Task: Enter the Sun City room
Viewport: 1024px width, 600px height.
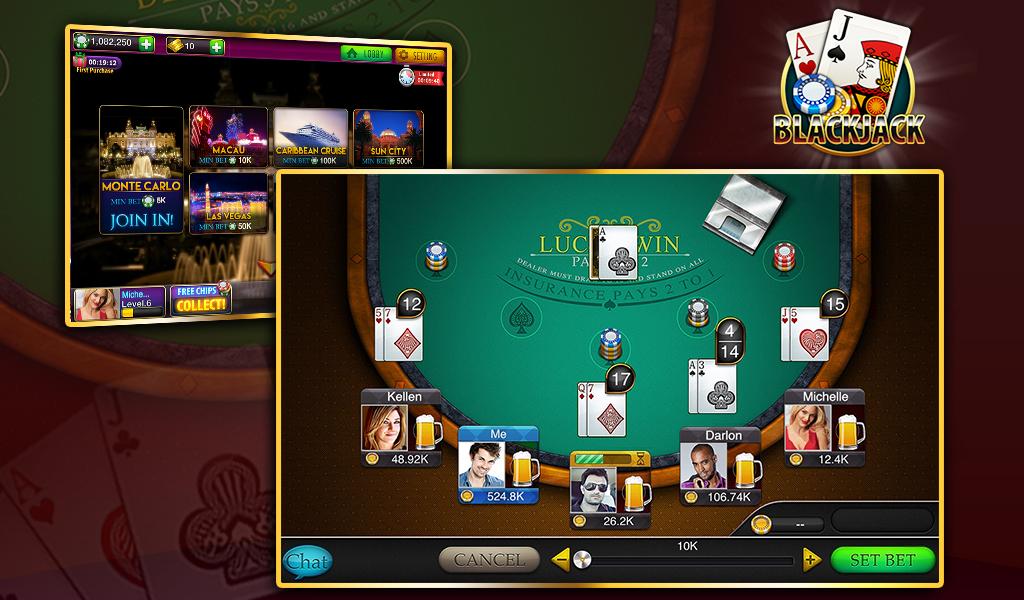Action: tap(387, 138)
